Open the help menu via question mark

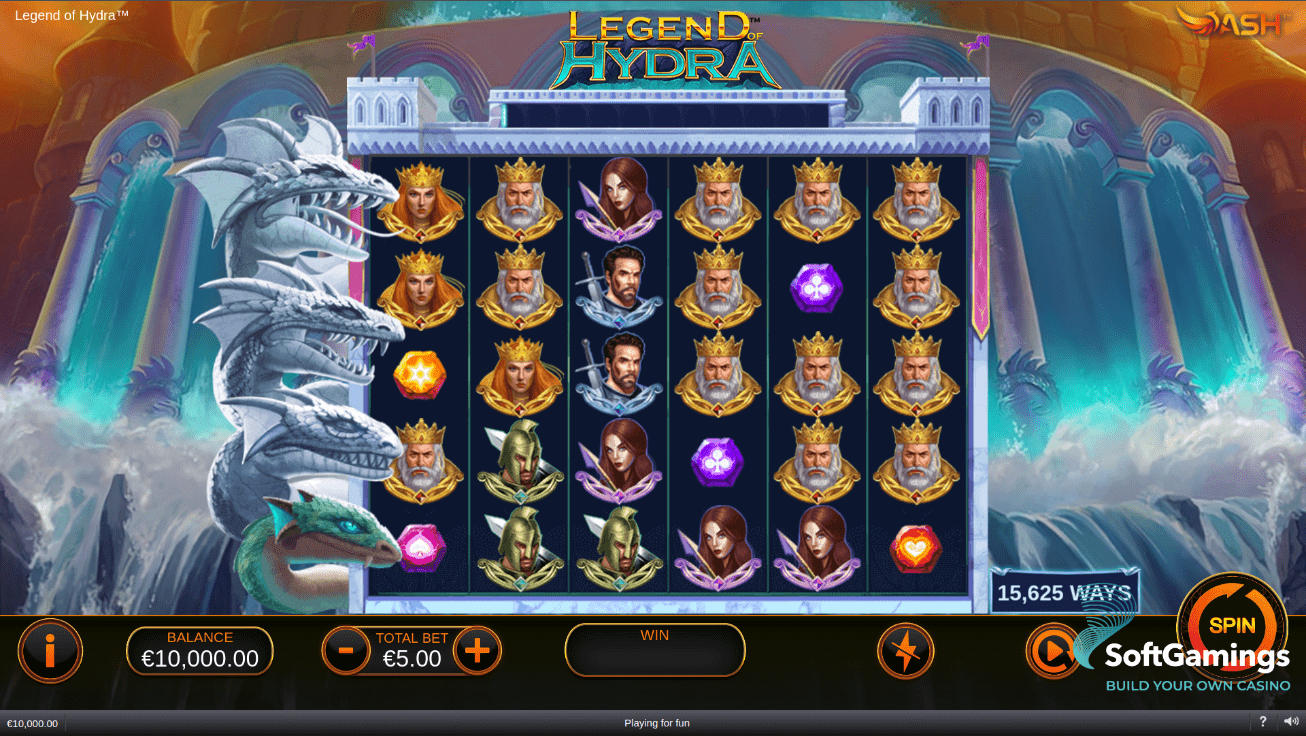[x=1262, y=722]
